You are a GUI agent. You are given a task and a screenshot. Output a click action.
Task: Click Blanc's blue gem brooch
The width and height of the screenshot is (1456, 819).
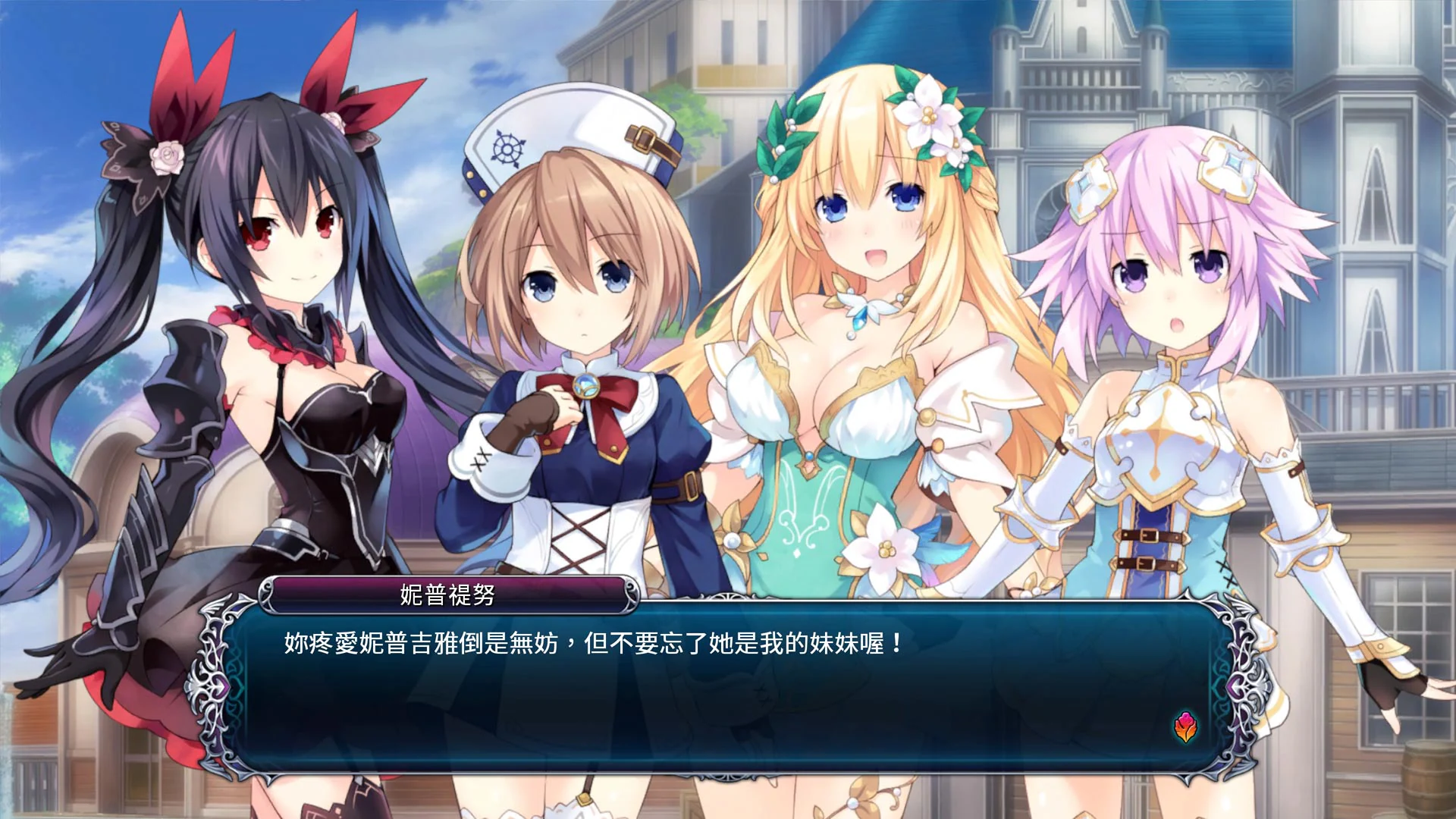[585, 387]
